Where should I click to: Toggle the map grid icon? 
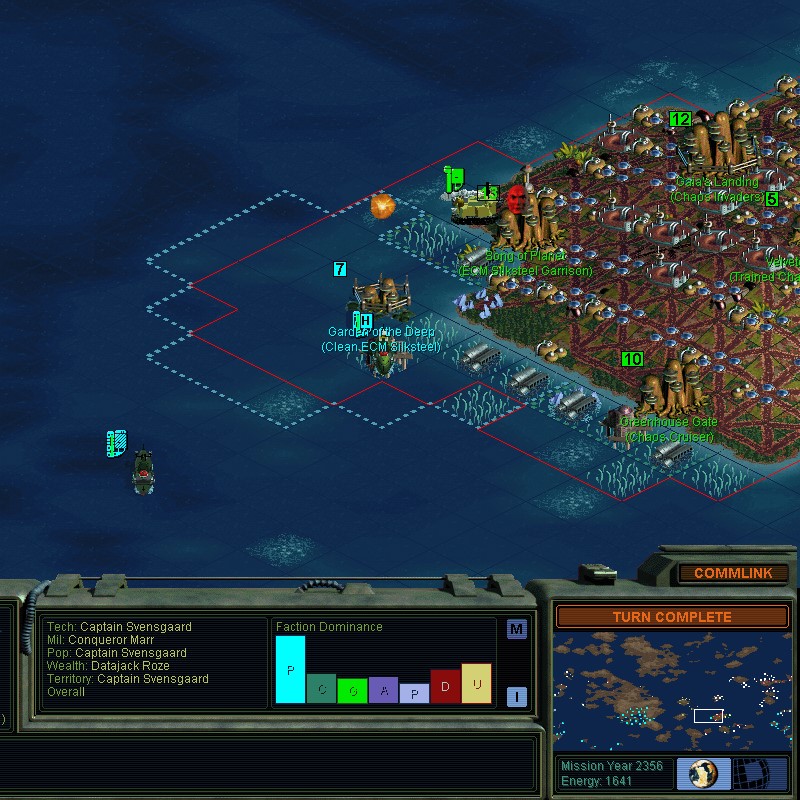[x=758, y=773]
